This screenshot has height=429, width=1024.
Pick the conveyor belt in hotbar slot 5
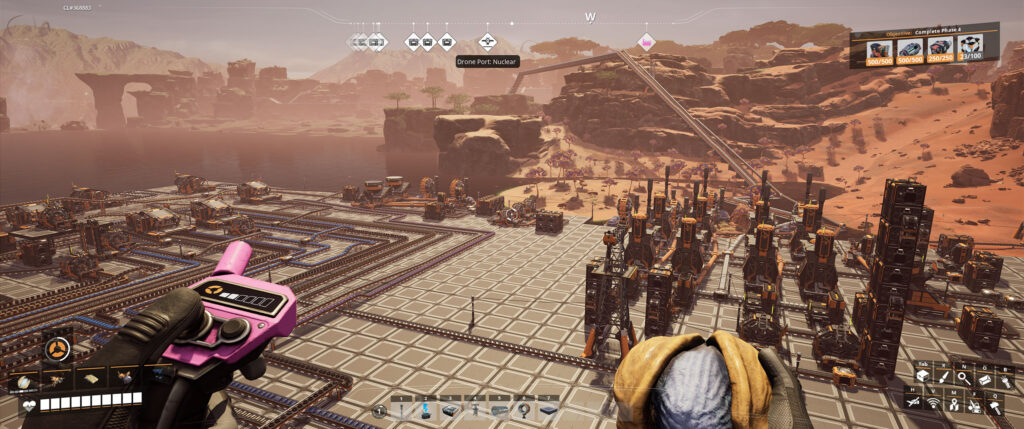(x=499, y=410)
